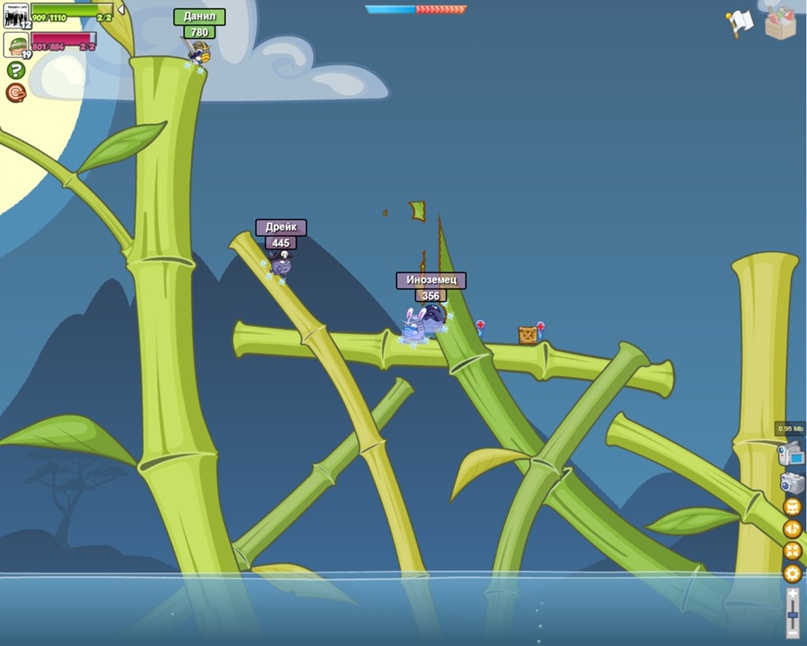Viewport: 807px width, 646px height.
Task: Select the helmeted soldier team portrait
Action: click(x=15, y=44)
